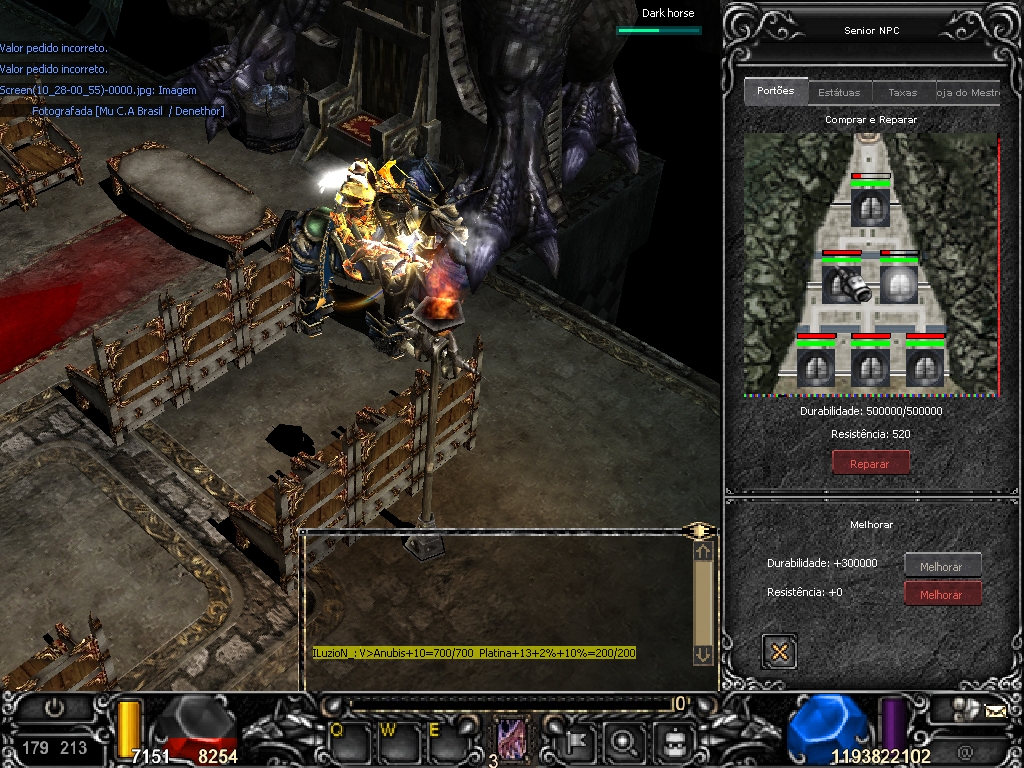Select the topmost castle gate
Screen dimensions: 1024x768
[x=870, y=207]
